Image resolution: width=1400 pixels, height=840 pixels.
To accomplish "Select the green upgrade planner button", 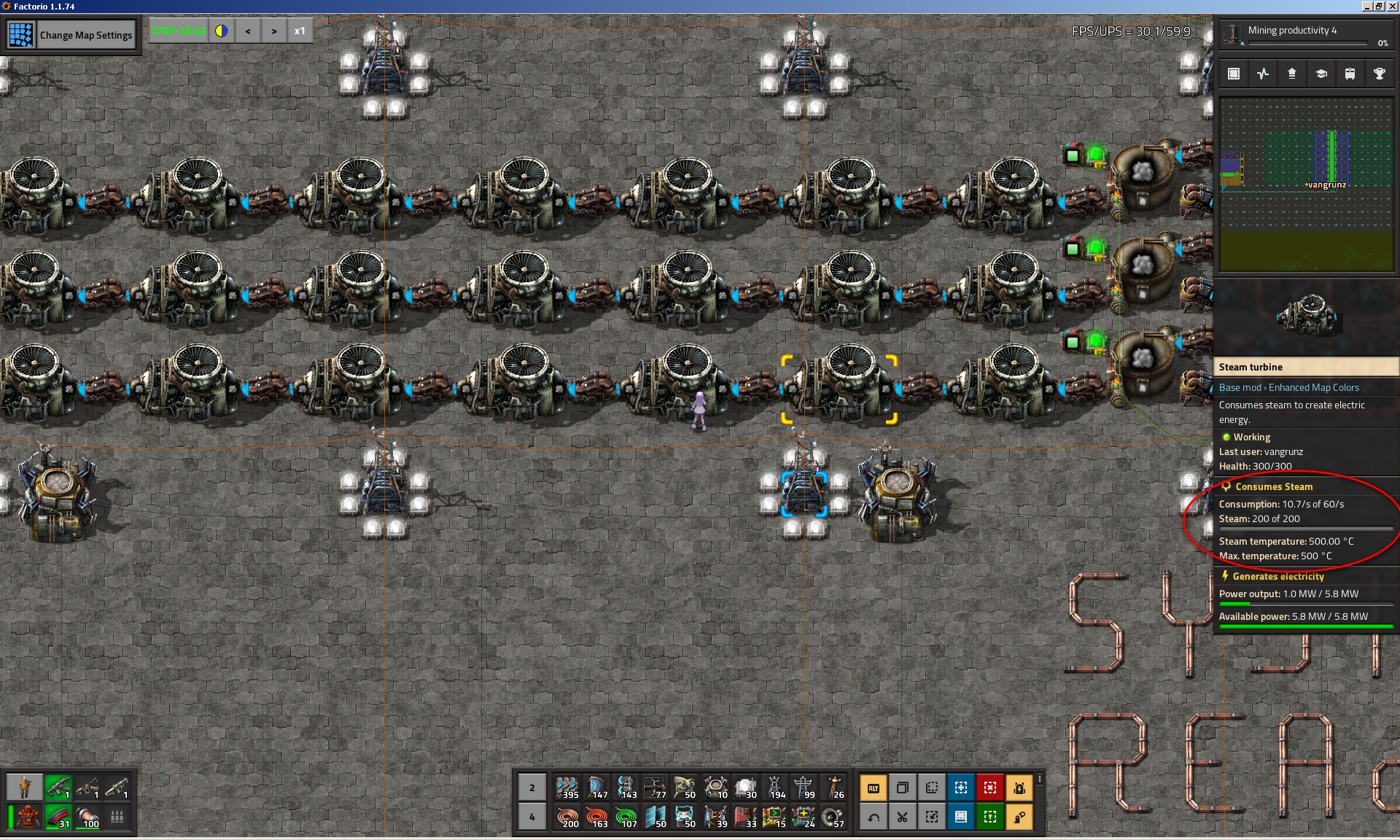I will click(x=990, y=817).
